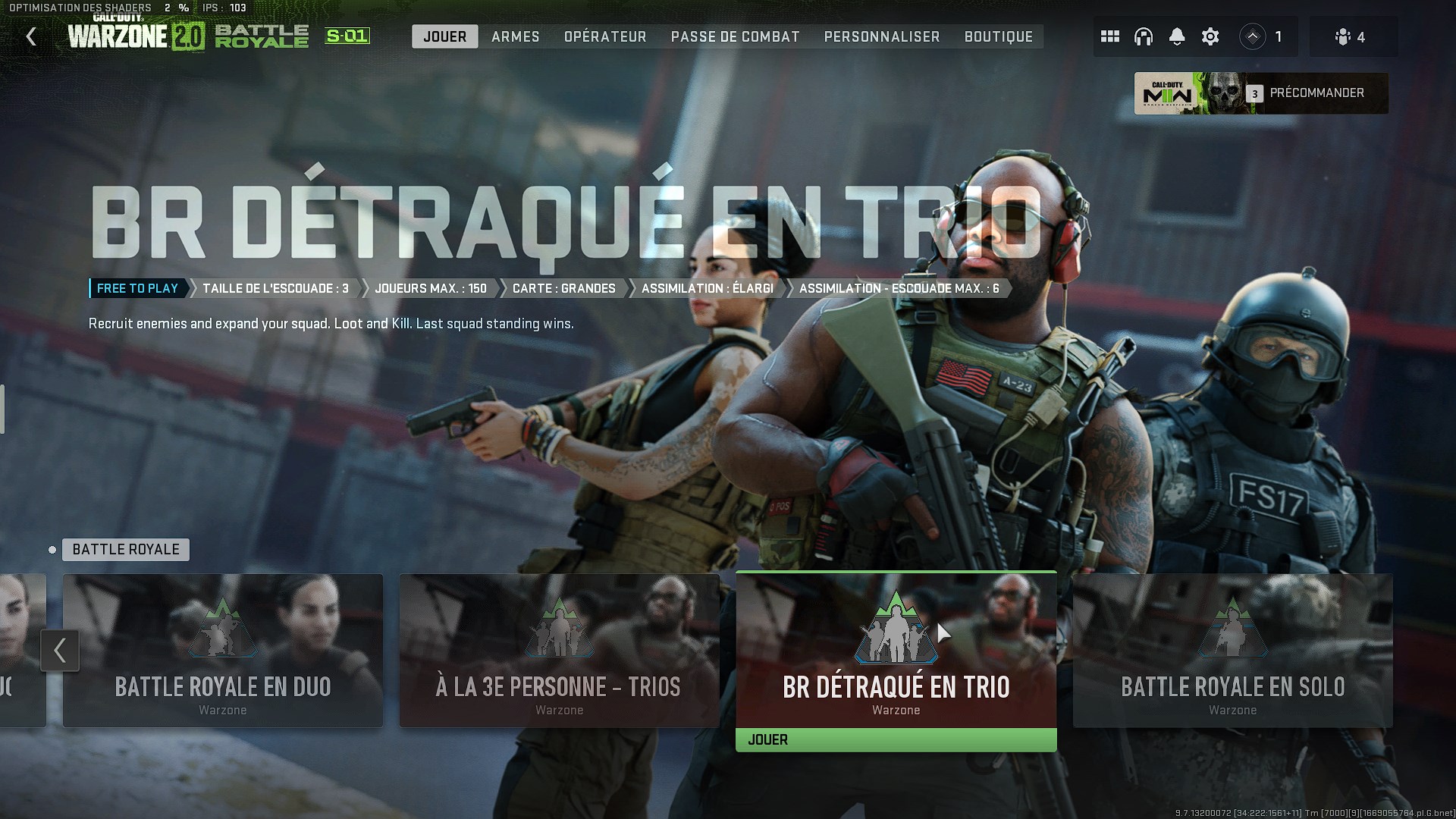Check notifications via the bell icon
Screen dimensions: 1456x819
point(1177,36)
